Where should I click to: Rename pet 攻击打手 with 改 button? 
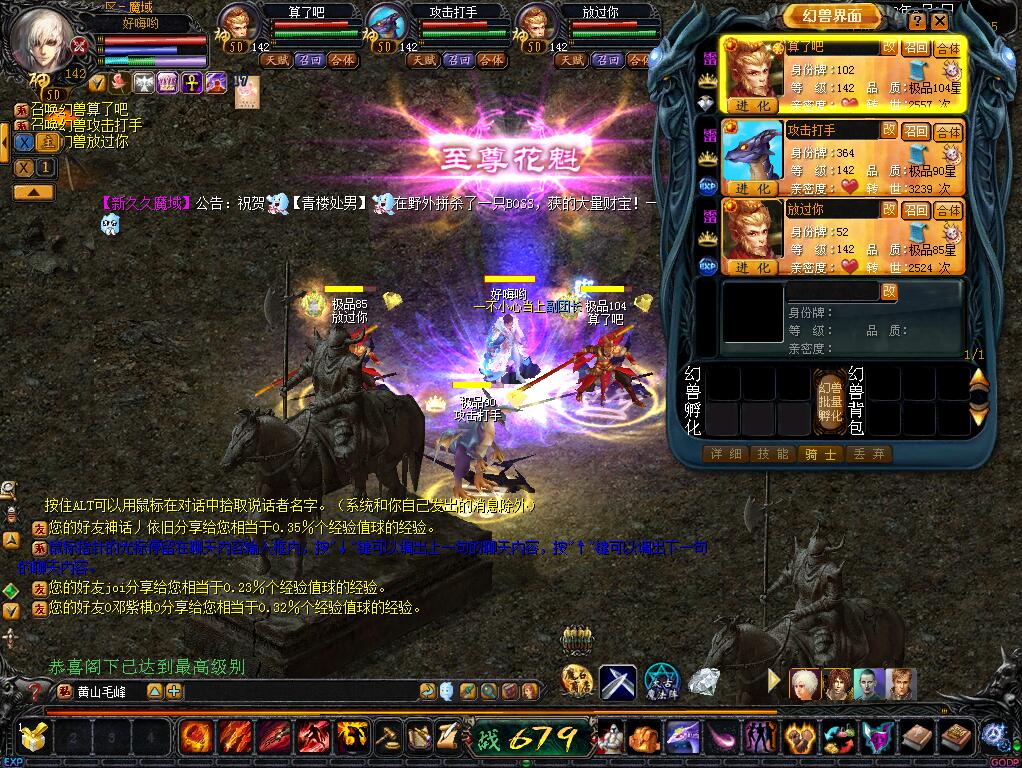click(x=889, y=130)
